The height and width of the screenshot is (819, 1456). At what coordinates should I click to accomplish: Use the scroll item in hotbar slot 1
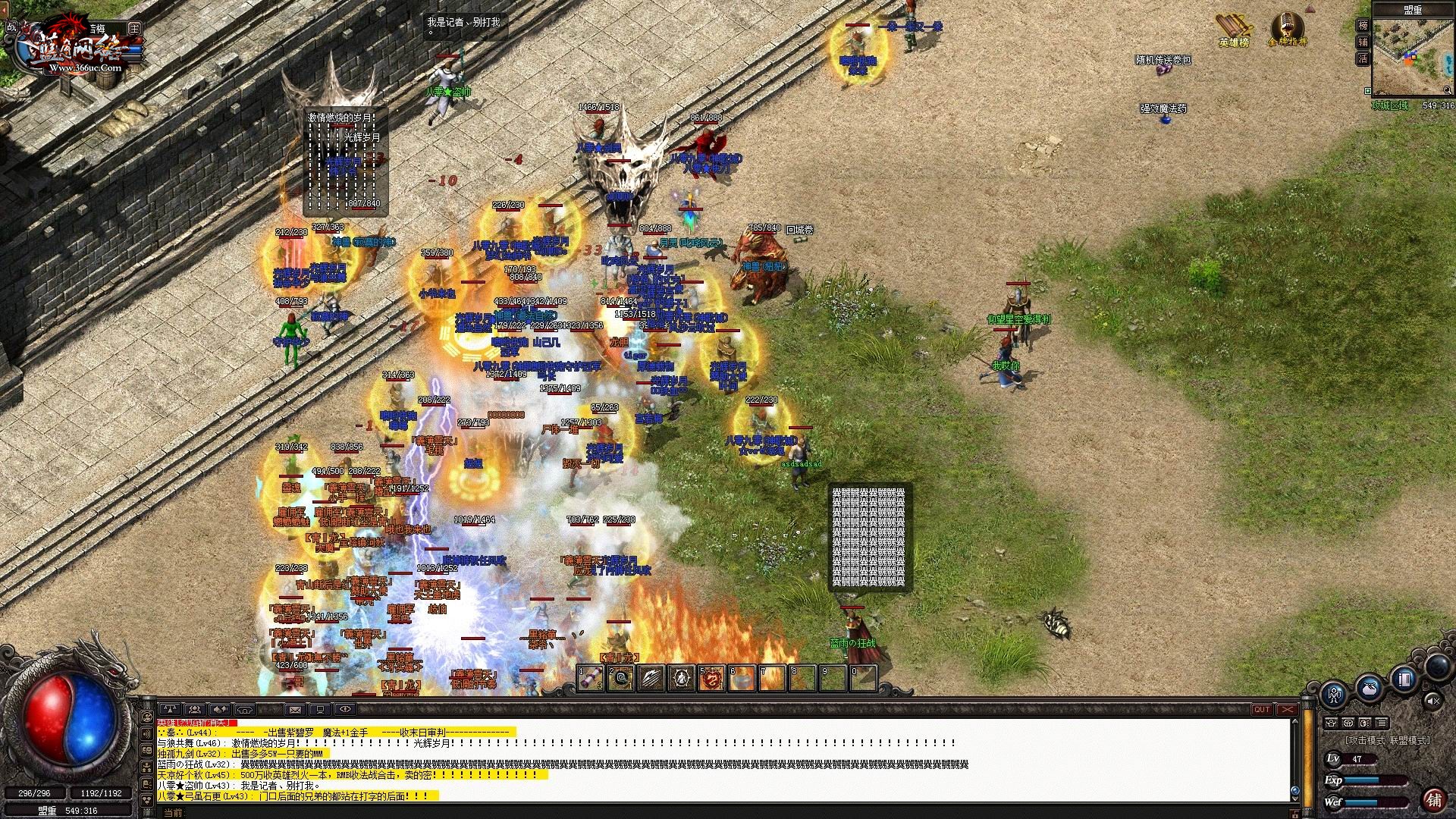590,679
